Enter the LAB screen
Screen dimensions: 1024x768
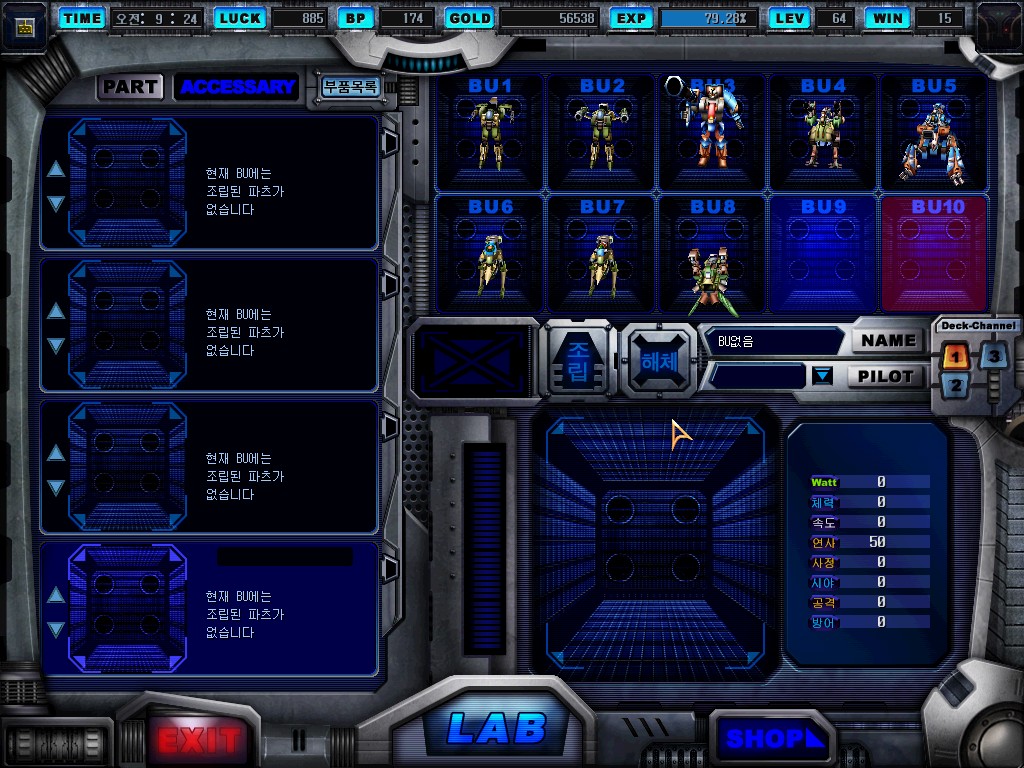click(497, 729)
